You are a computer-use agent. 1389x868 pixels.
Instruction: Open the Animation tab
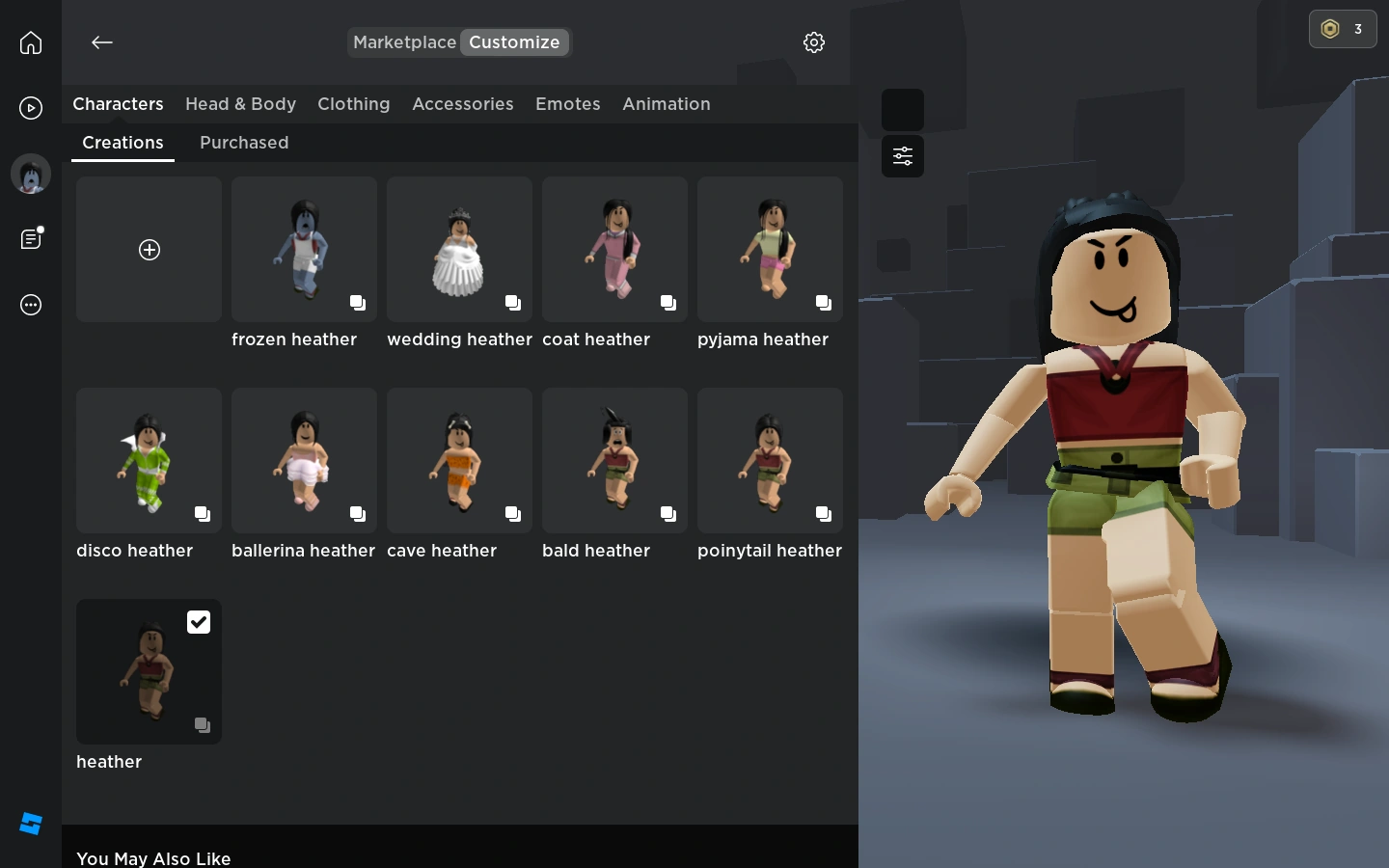[667, 104]
